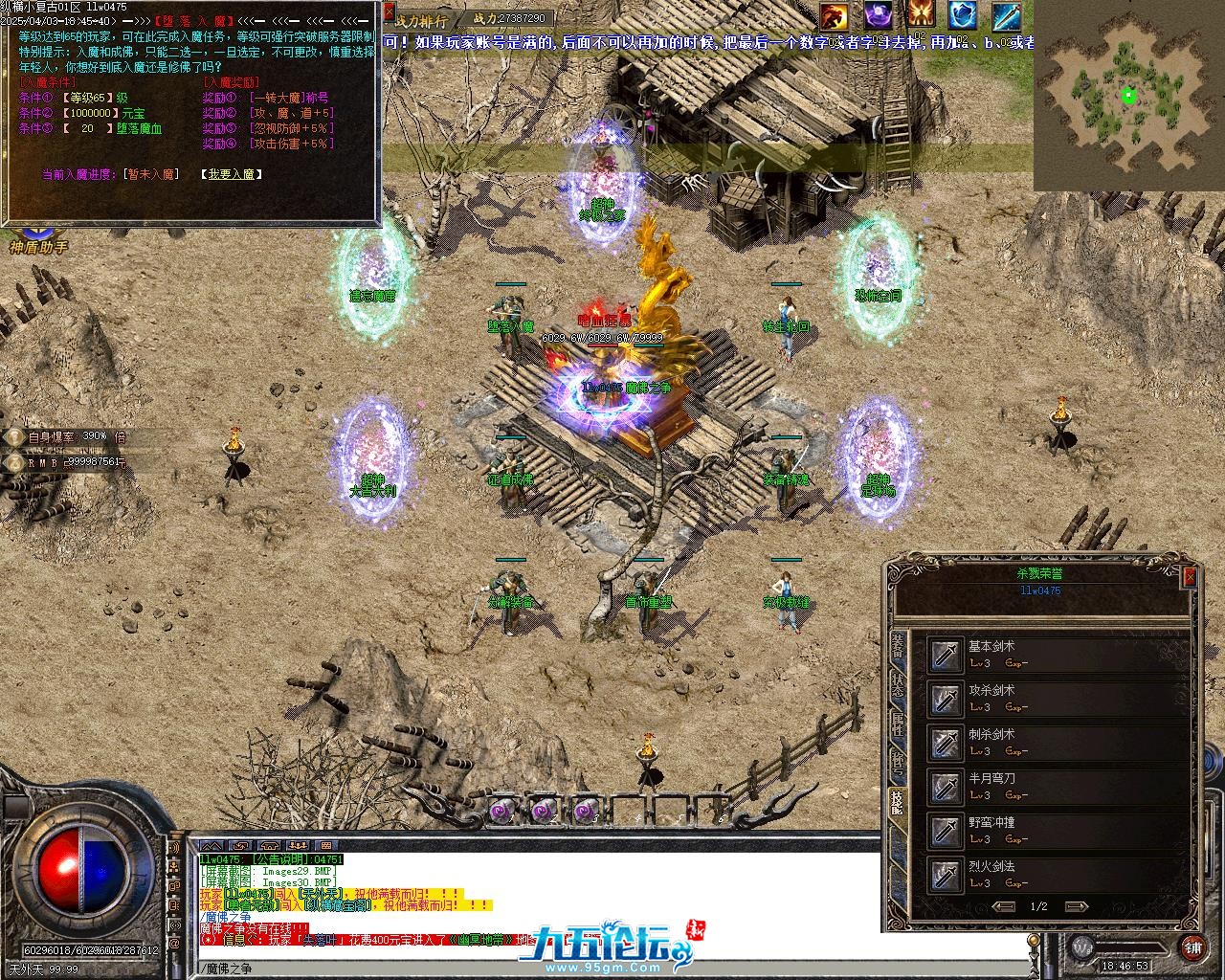The height and width of the screenshot is (980, 1225).
Task: Select the 野蛮冲撞 skill icon
Action: pyautogui.click(x=947, y=831)
